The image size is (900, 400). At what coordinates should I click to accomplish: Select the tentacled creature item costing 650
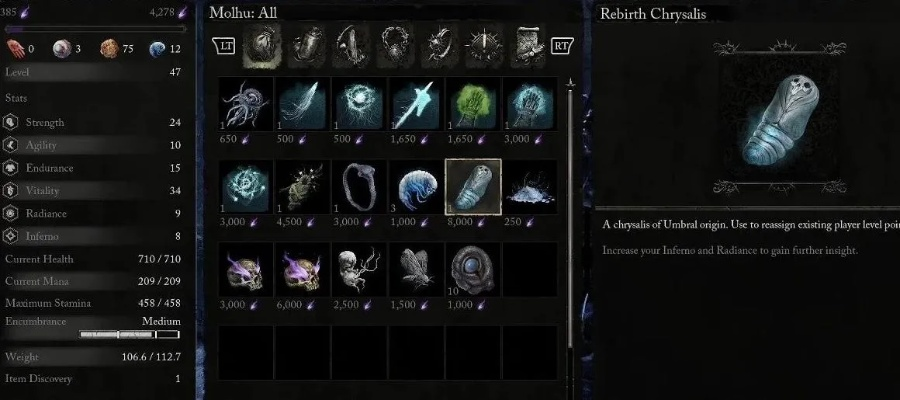pos(246,105)
